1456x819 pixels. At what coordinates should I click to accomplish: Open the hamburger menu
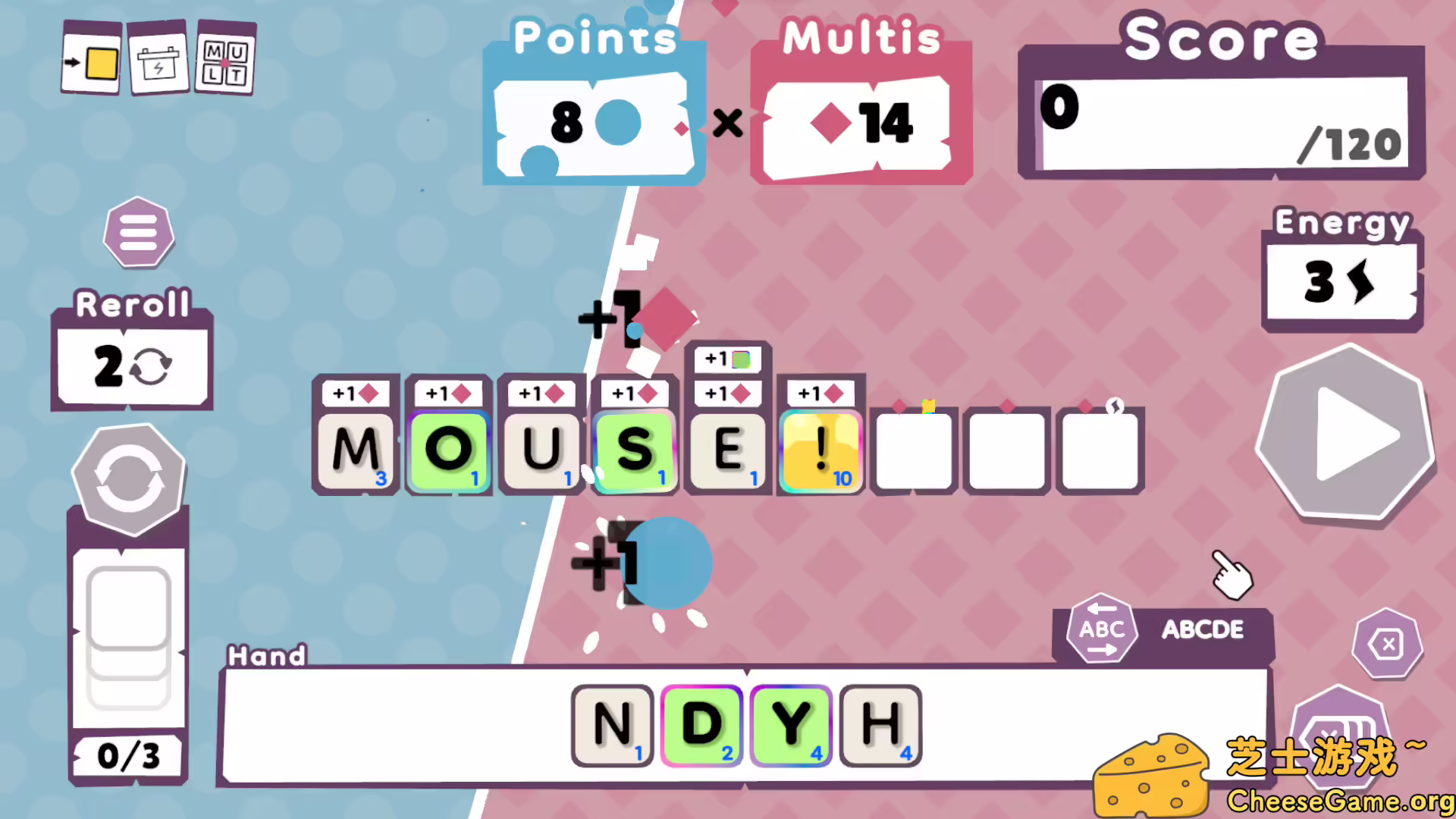pyautogui.click(x=139, y=233)
